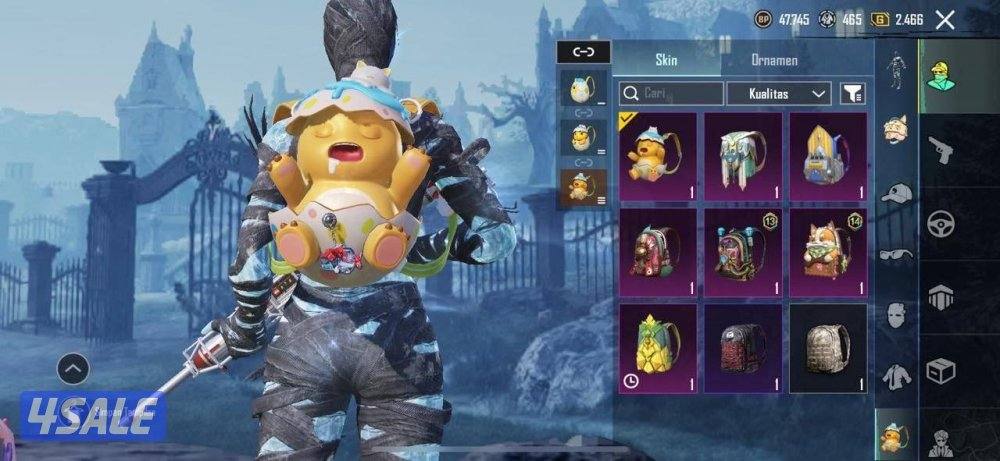This screenshot has height=461, width=1000.
Task: Select the Skin tab
Action: [x=666, y=60]
